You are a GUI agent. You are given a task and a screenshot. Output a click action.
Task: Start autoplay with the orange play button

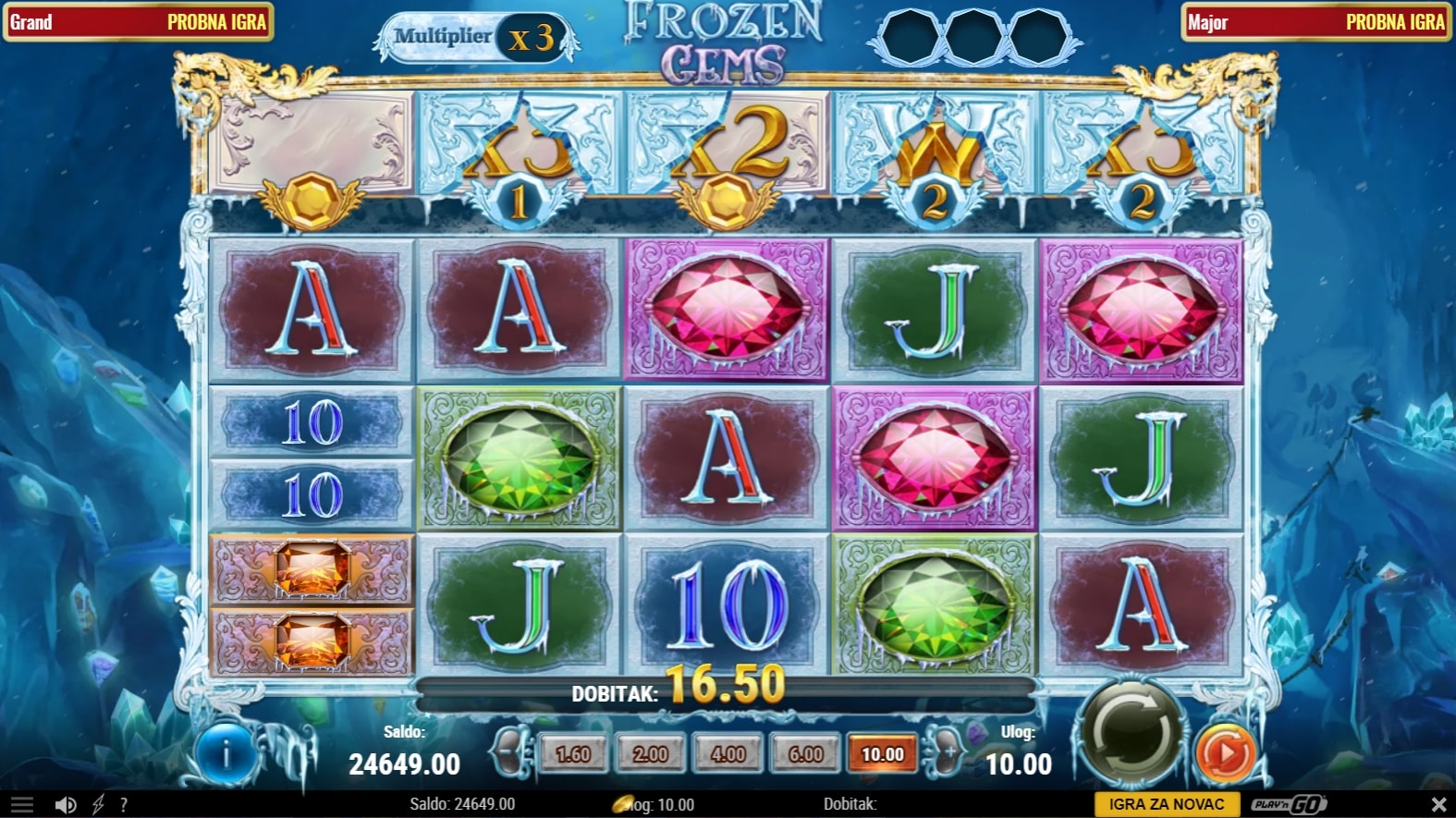coord(1226,753)
